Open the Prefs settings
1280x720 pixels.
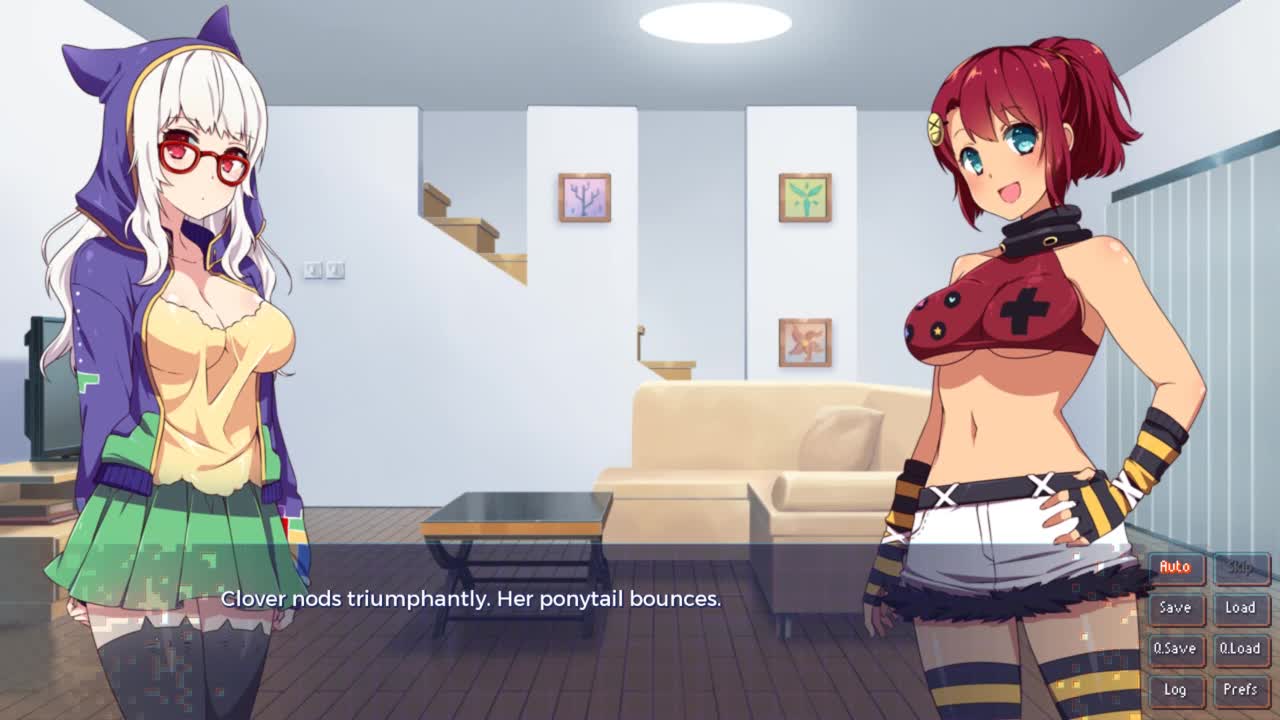pyautogui.click(x=1240, y=689)
